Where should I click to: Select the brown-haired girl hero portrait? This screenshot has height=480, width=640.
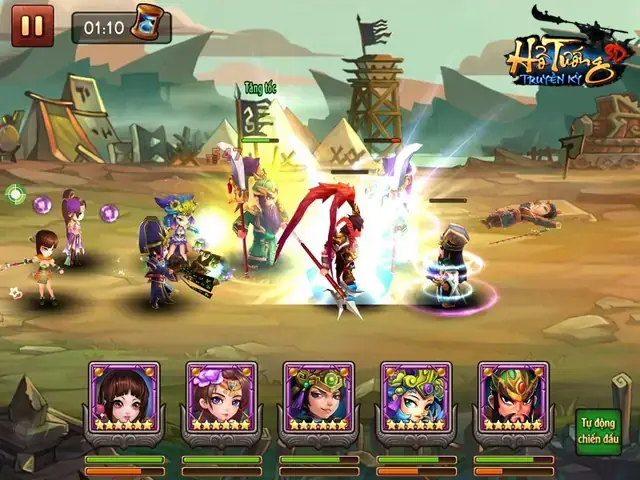click(x=124, y=397)
